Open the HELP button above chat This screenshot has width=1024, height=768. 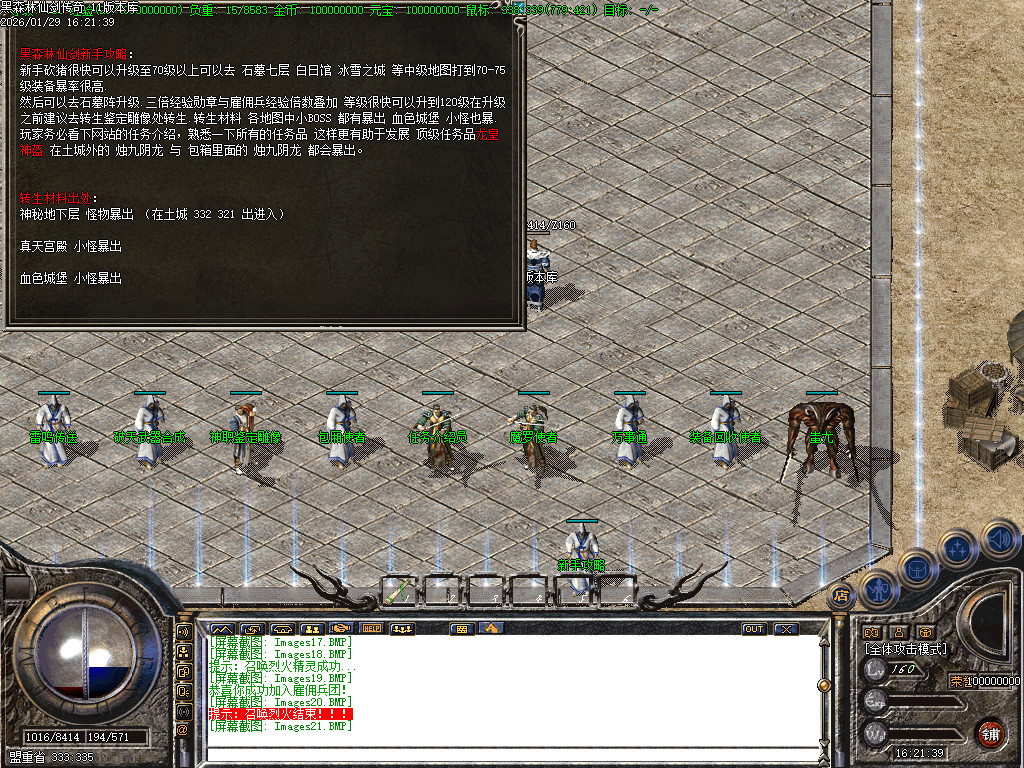click(372, 629)
